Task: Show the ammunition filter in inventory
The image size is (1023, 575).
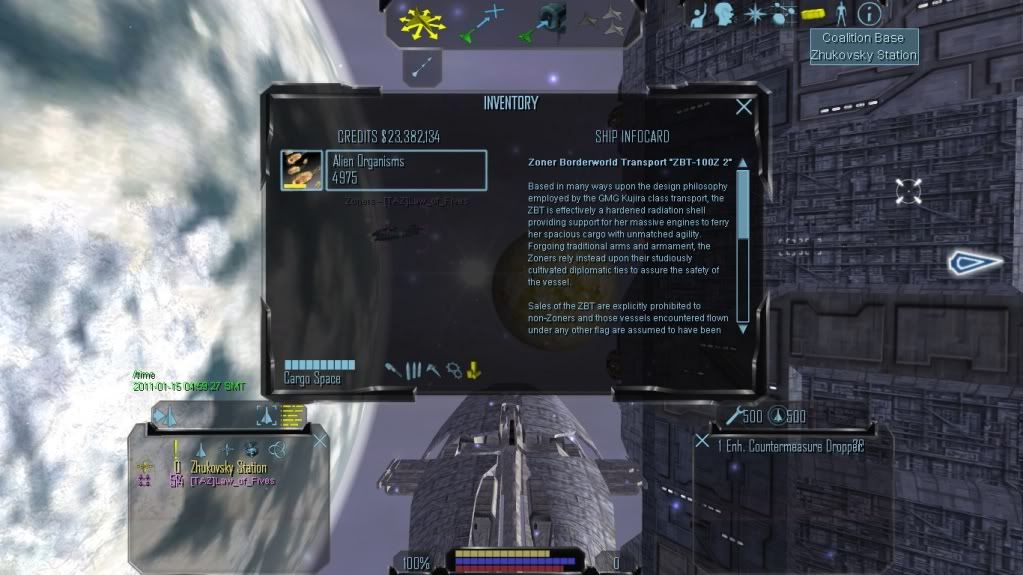Action: (413, 370)
